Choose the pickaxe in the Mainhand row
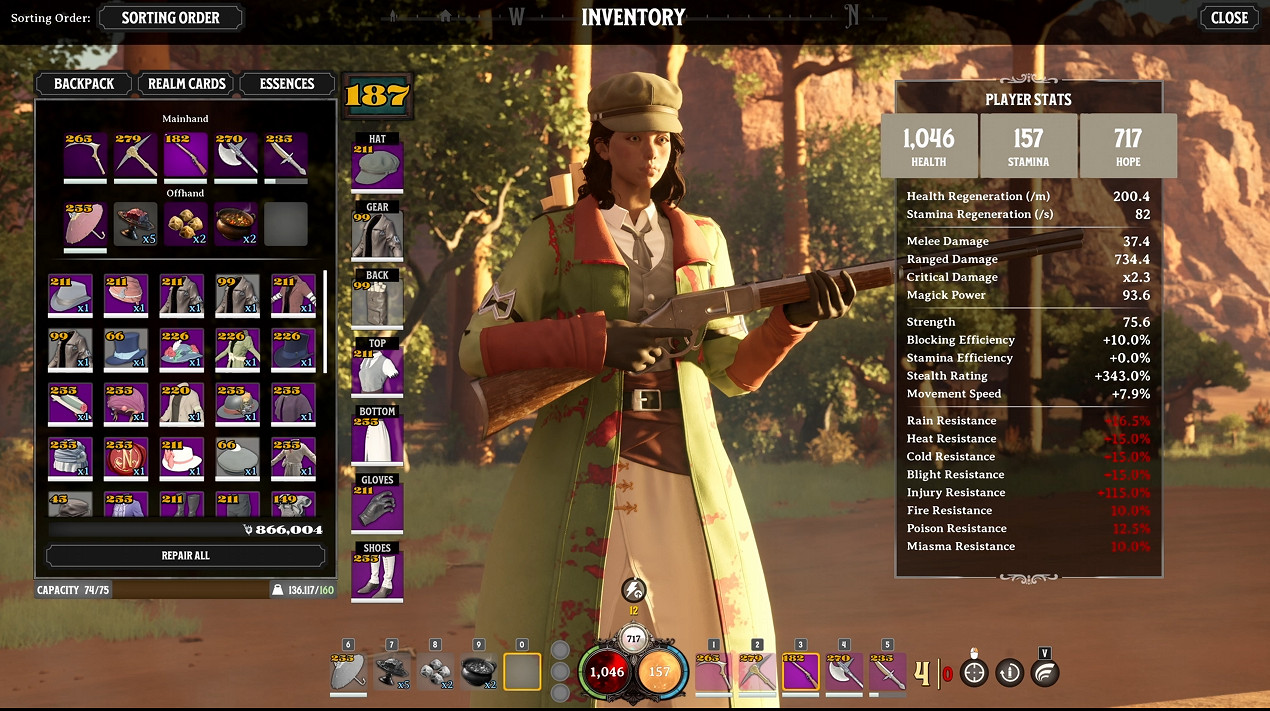Image resolution: width=1270 pixels, height=711 pixels. pos(135,155)
